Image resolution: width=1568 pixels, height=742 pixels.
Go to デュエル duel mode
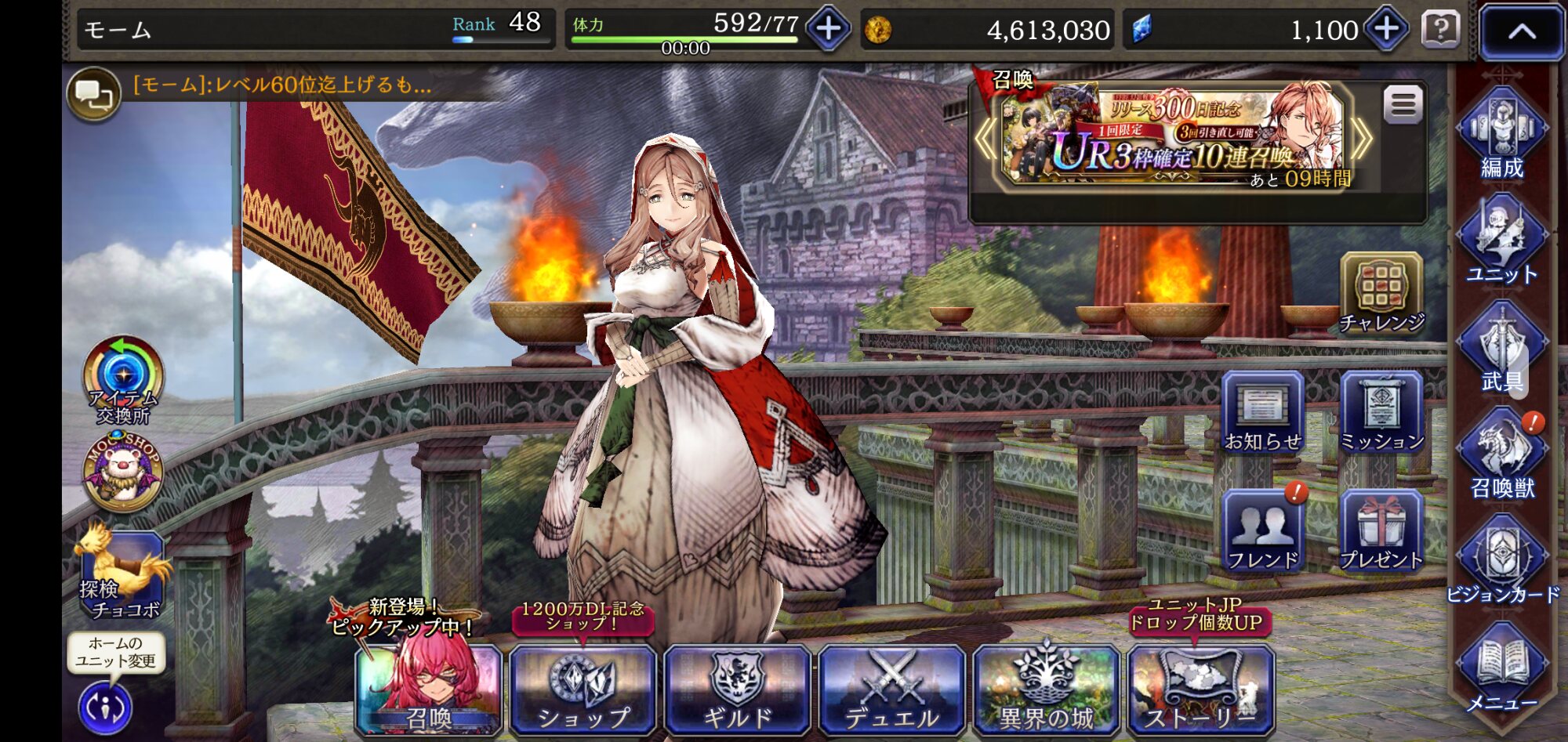pos(892,690)
